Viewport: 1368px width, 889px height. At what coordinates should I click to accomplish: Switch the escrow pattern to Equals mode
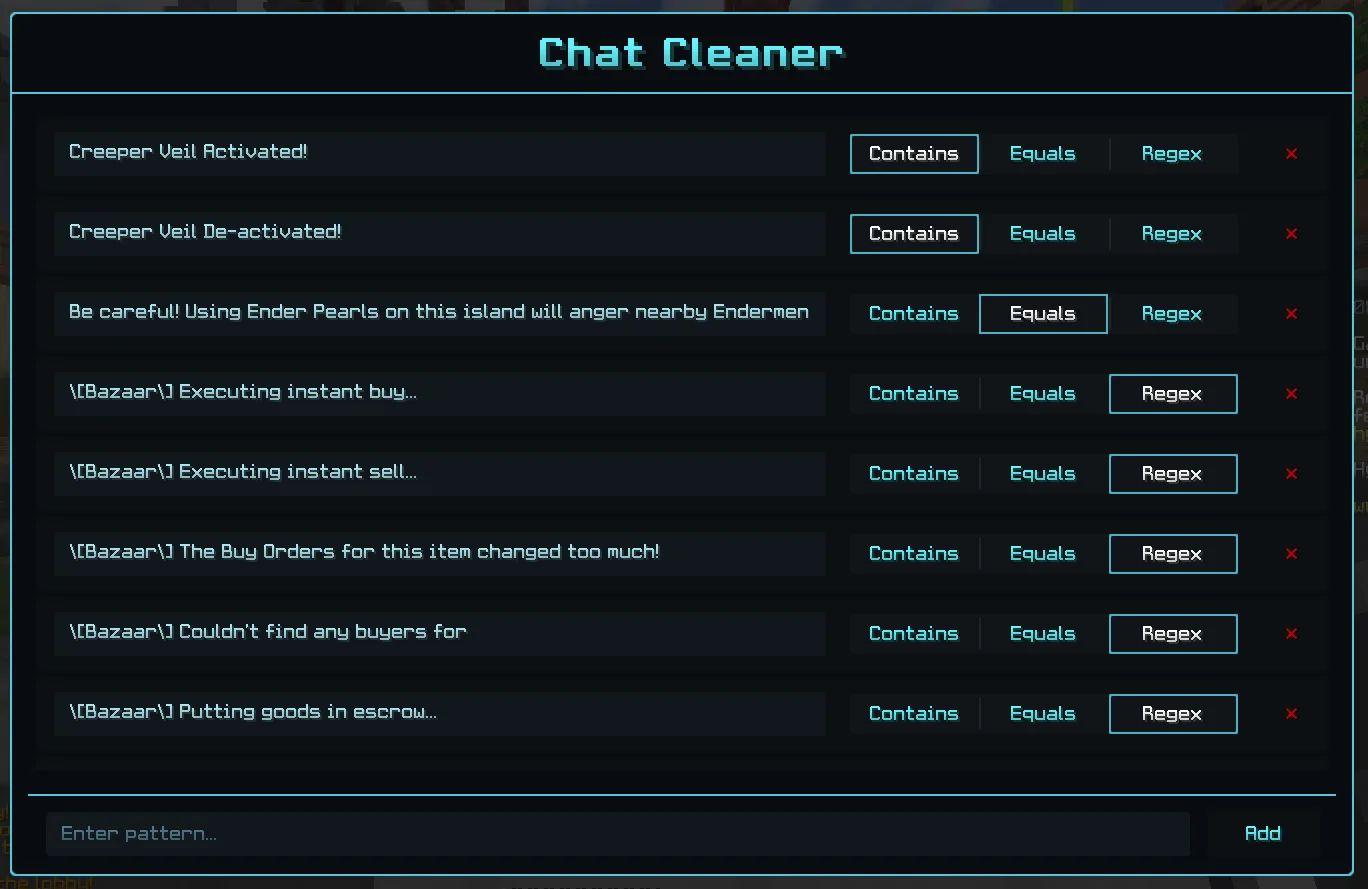[x=1043, y=713]
